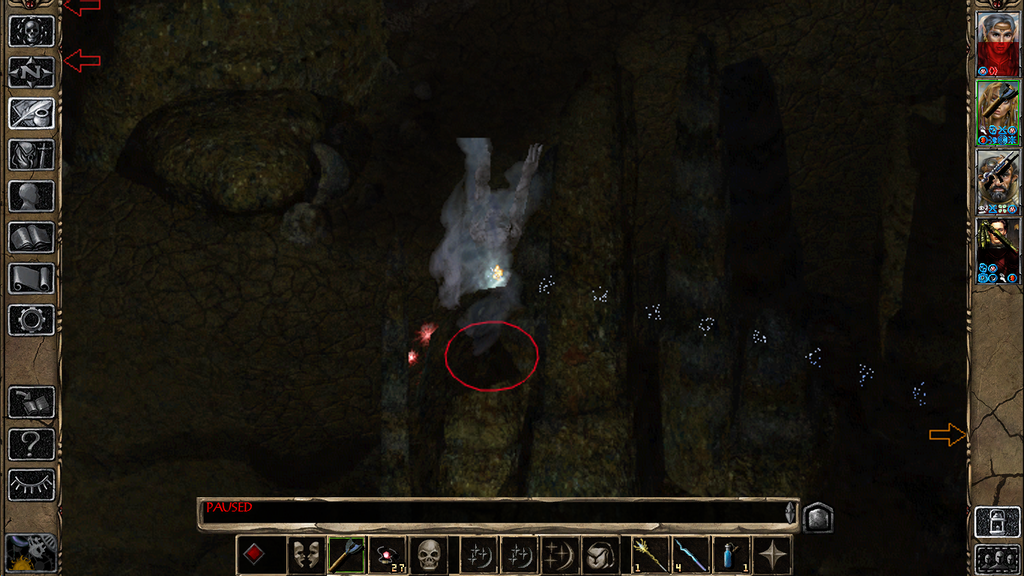Open special abilities with the four-pointed star

[x=771, y=555]
